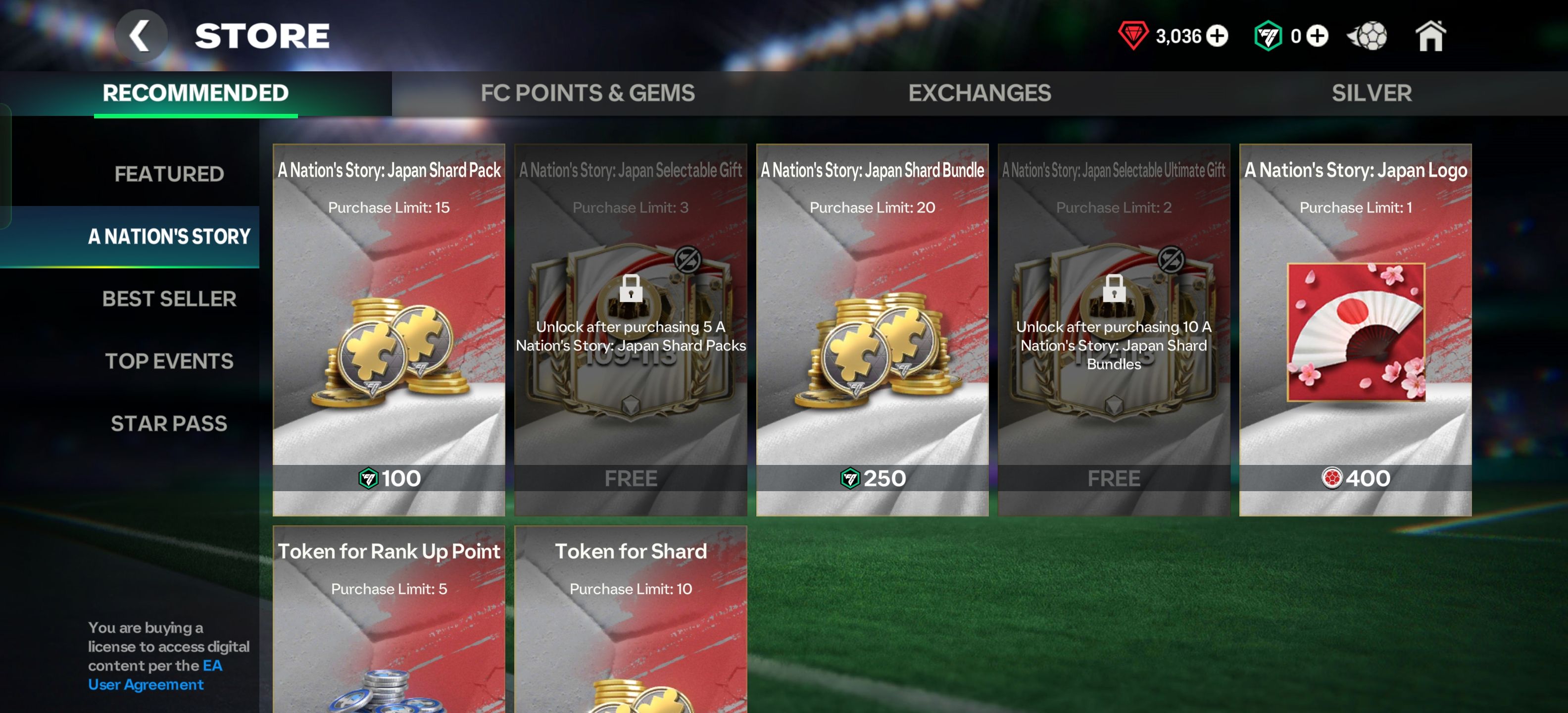The width and height of the screenshot is (1568, 713).
Task: Open the EXCHANGES tab
Action: pyautogui.click(x=979, y=93)
